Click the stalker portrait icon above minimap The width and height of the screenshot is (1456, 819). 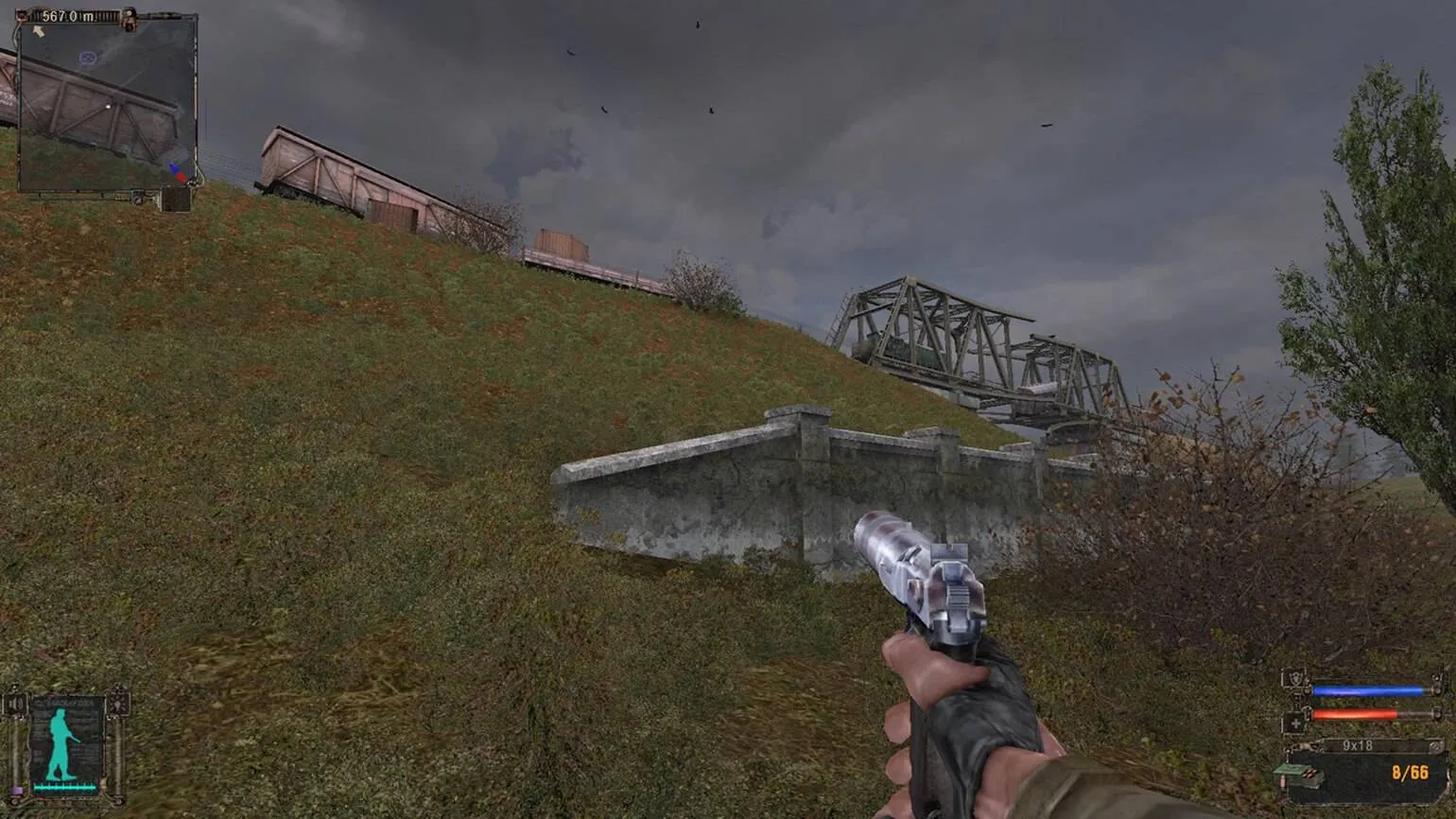point(130,18)
